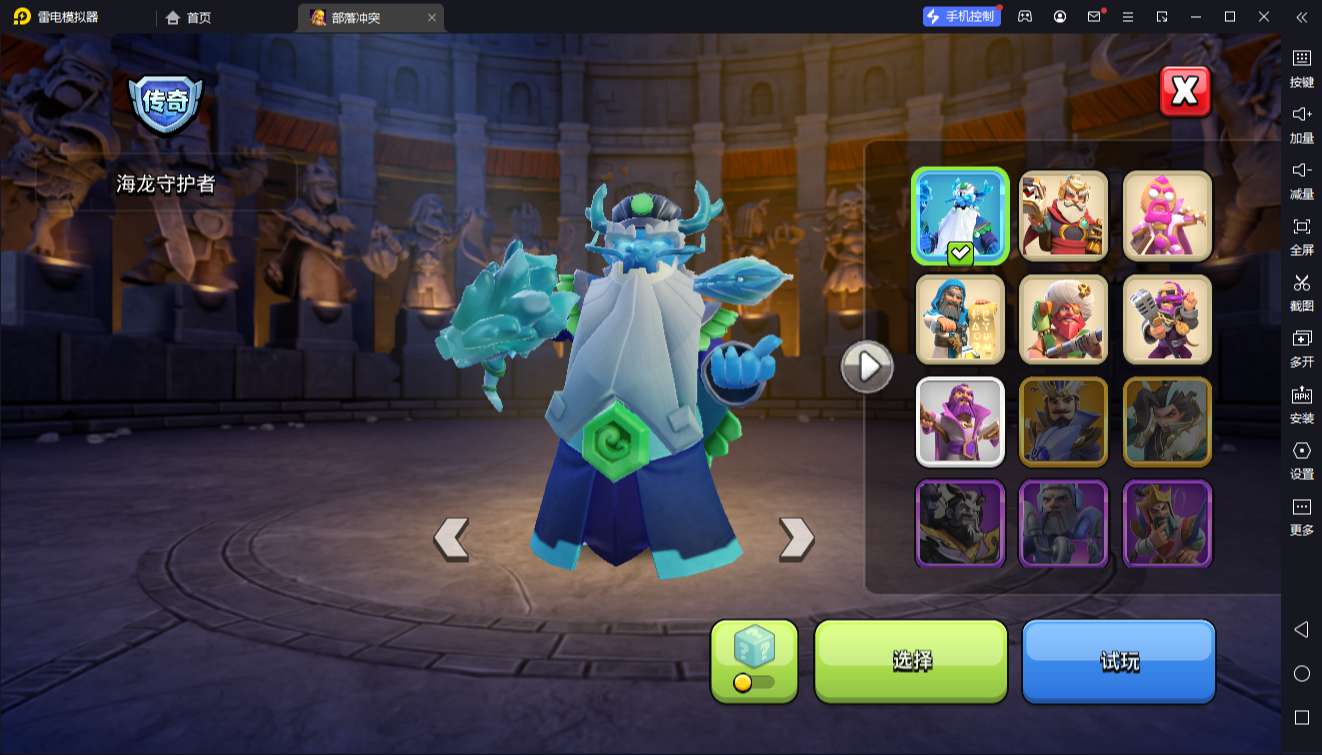Choose the red-robed golden crown warden skin

1064,216
